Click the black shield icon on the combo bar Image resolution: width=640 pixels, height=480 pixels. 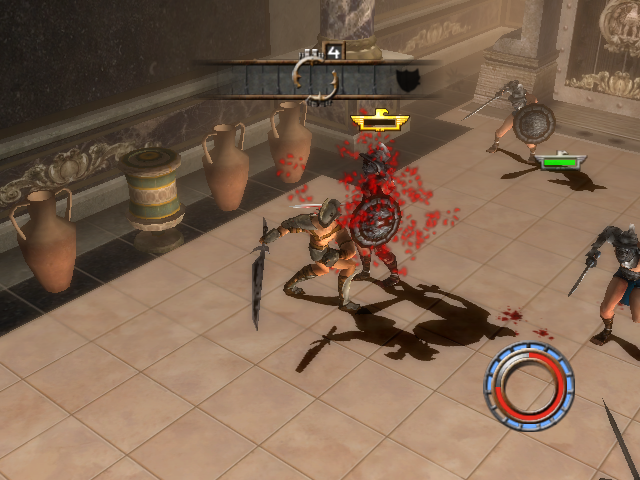(x=406, y=81)
